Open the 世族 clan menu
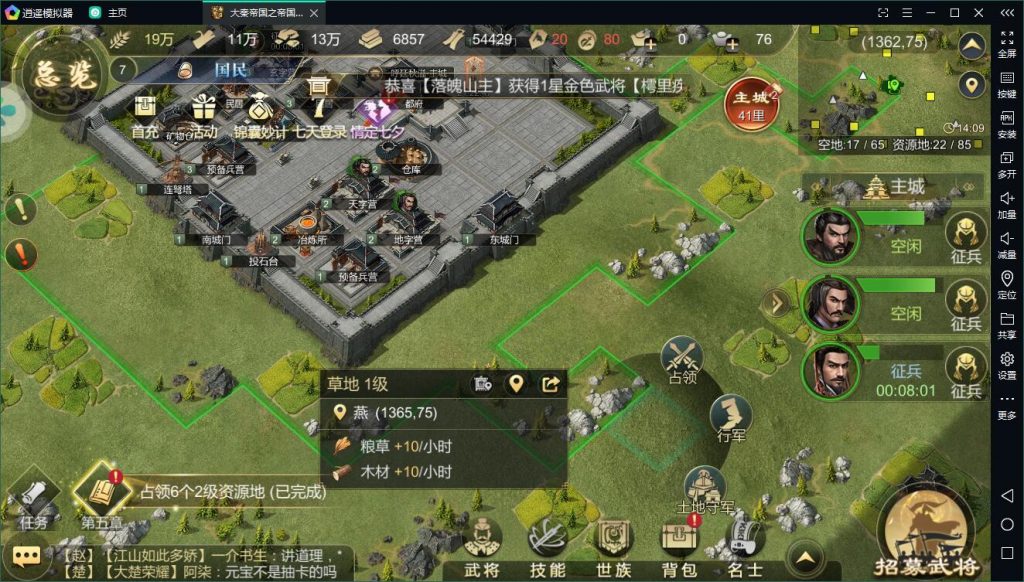 click(614, 546)
